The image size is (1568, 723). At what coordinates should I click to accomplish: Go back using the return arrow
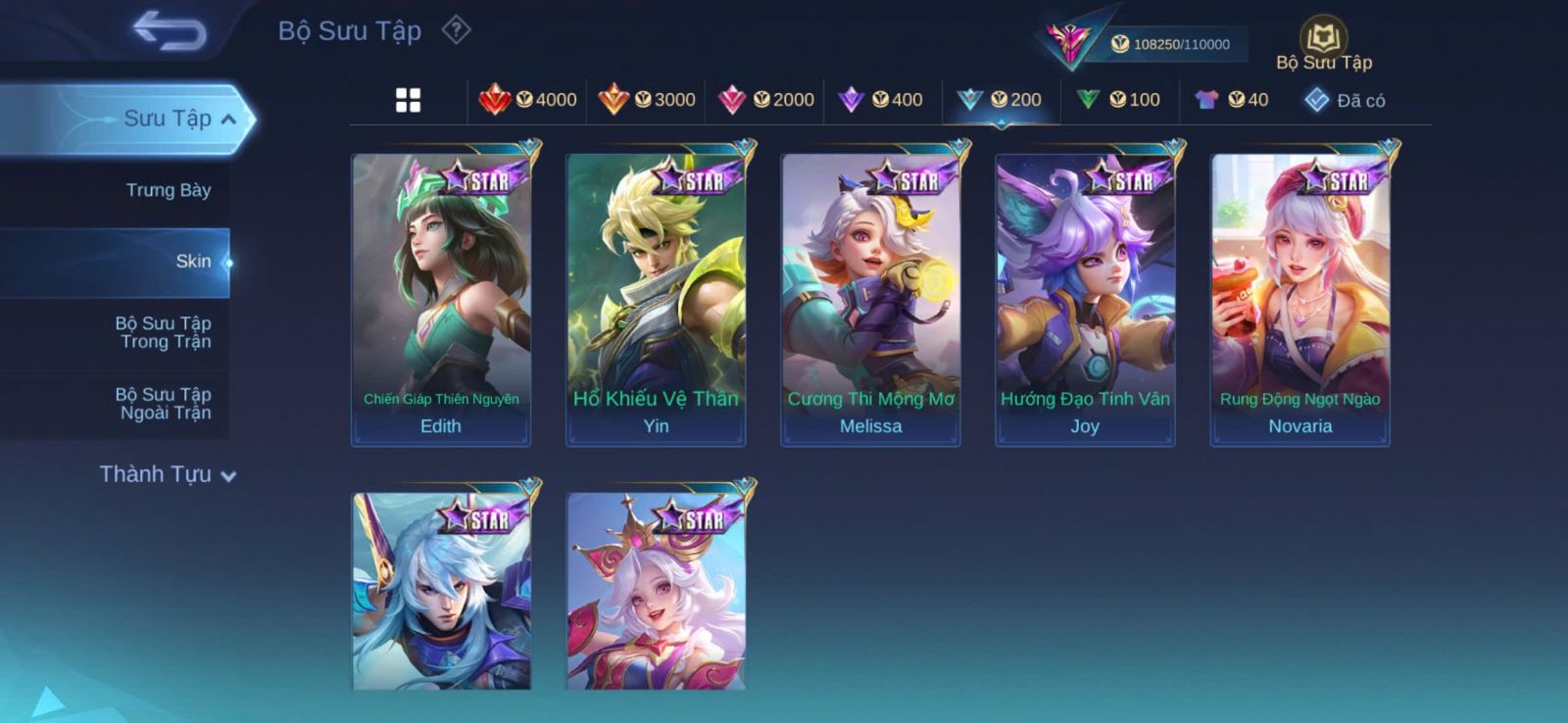169,30
